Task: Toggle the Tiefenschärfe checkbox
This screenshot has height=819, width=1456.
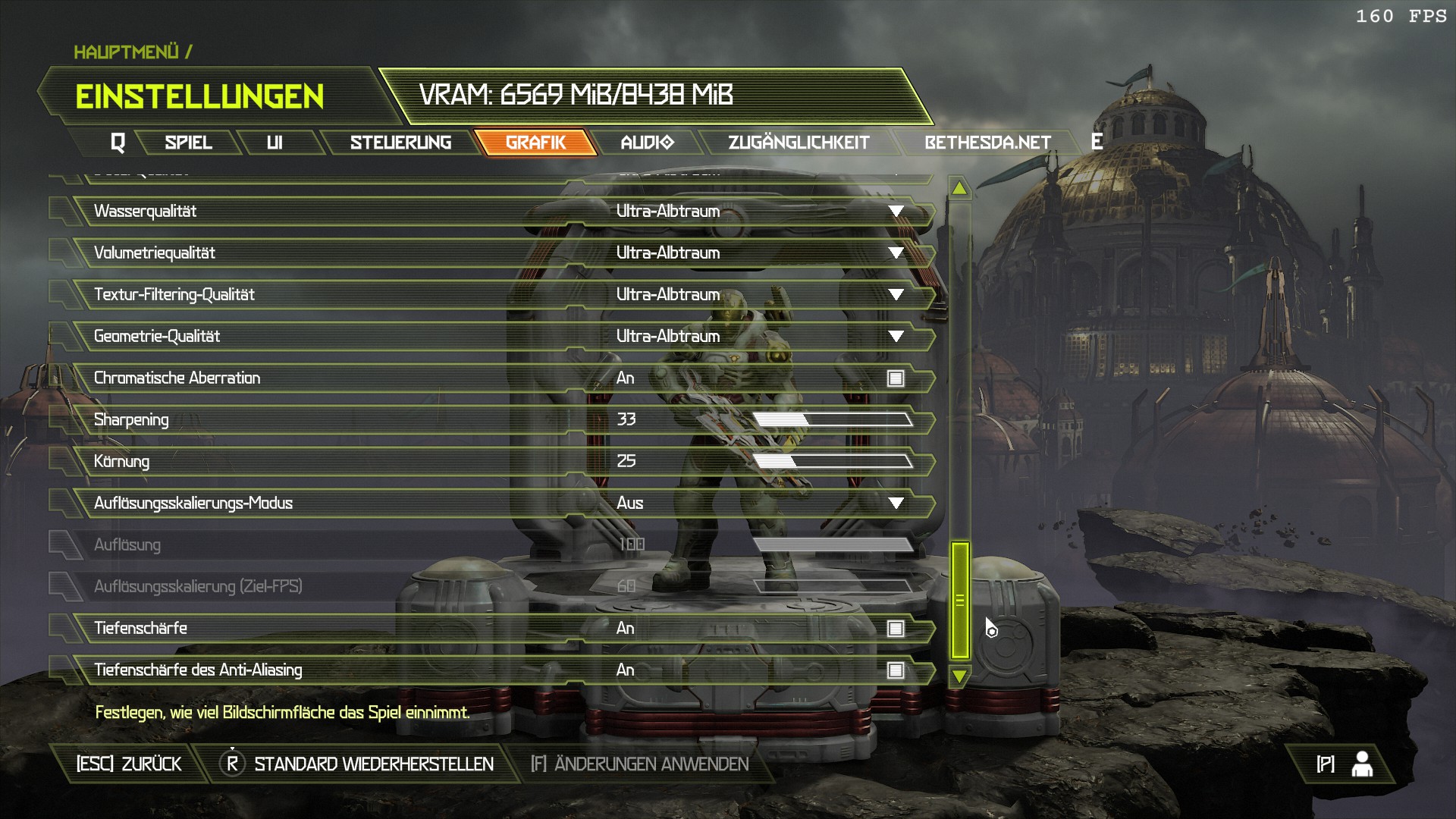Action: click(x=896, y=629)
